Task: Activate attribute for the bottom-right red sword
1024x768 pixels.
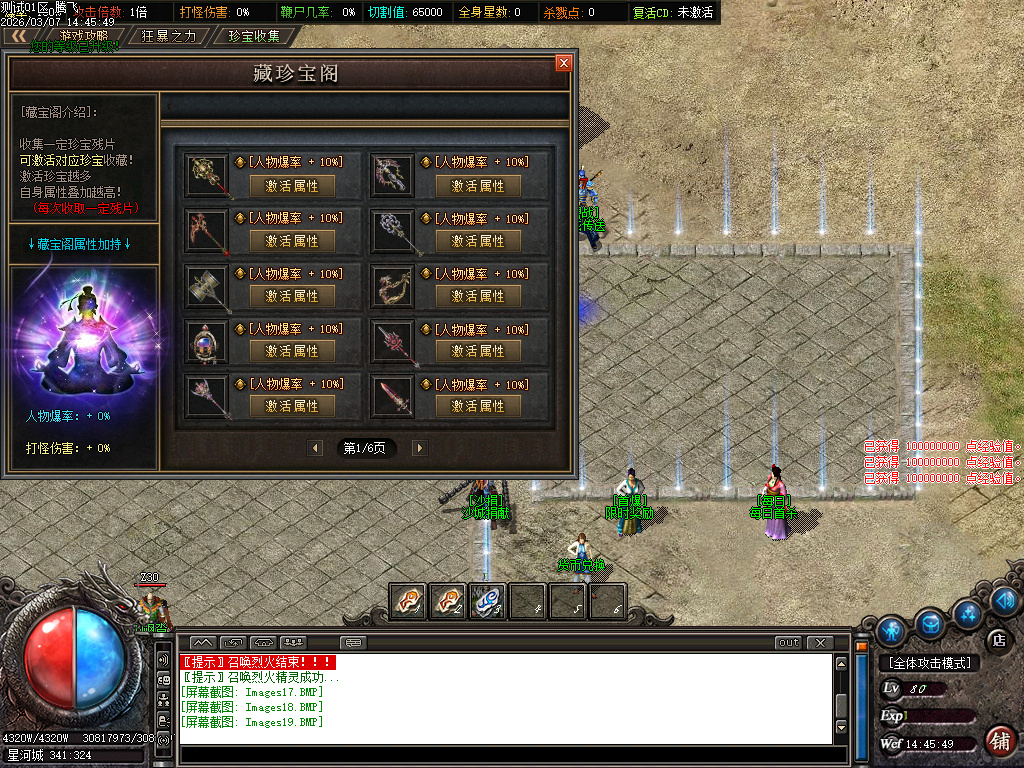Action: click(478, 406)
